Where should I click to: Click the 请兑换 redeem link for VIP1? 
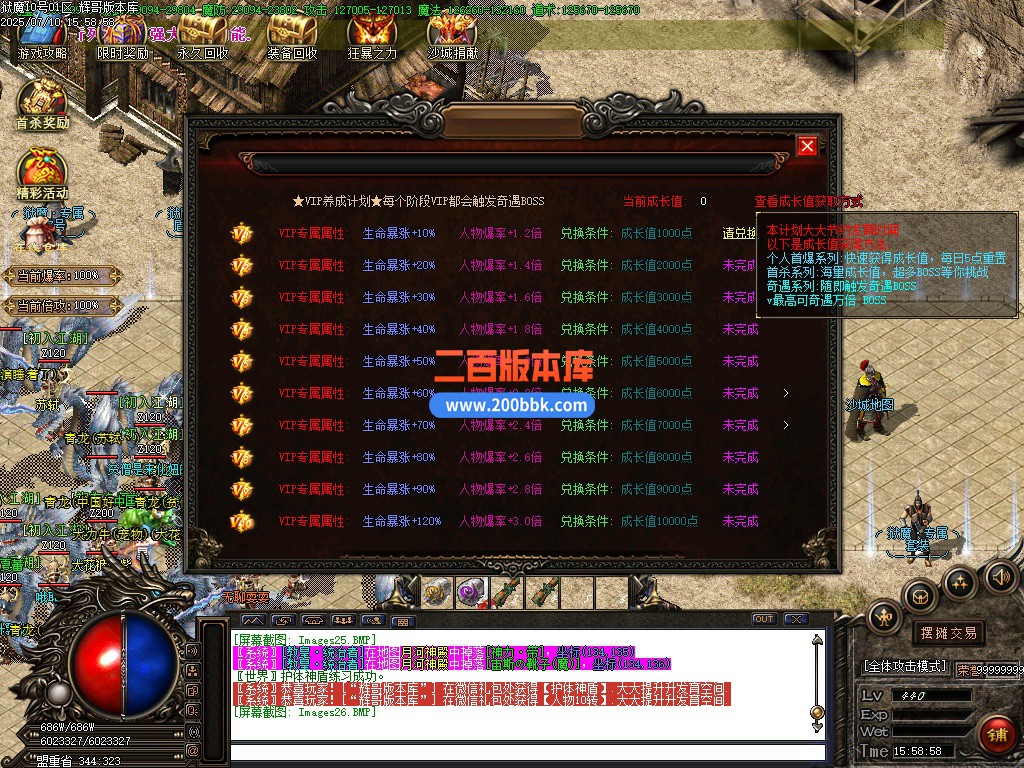[740, 233]
